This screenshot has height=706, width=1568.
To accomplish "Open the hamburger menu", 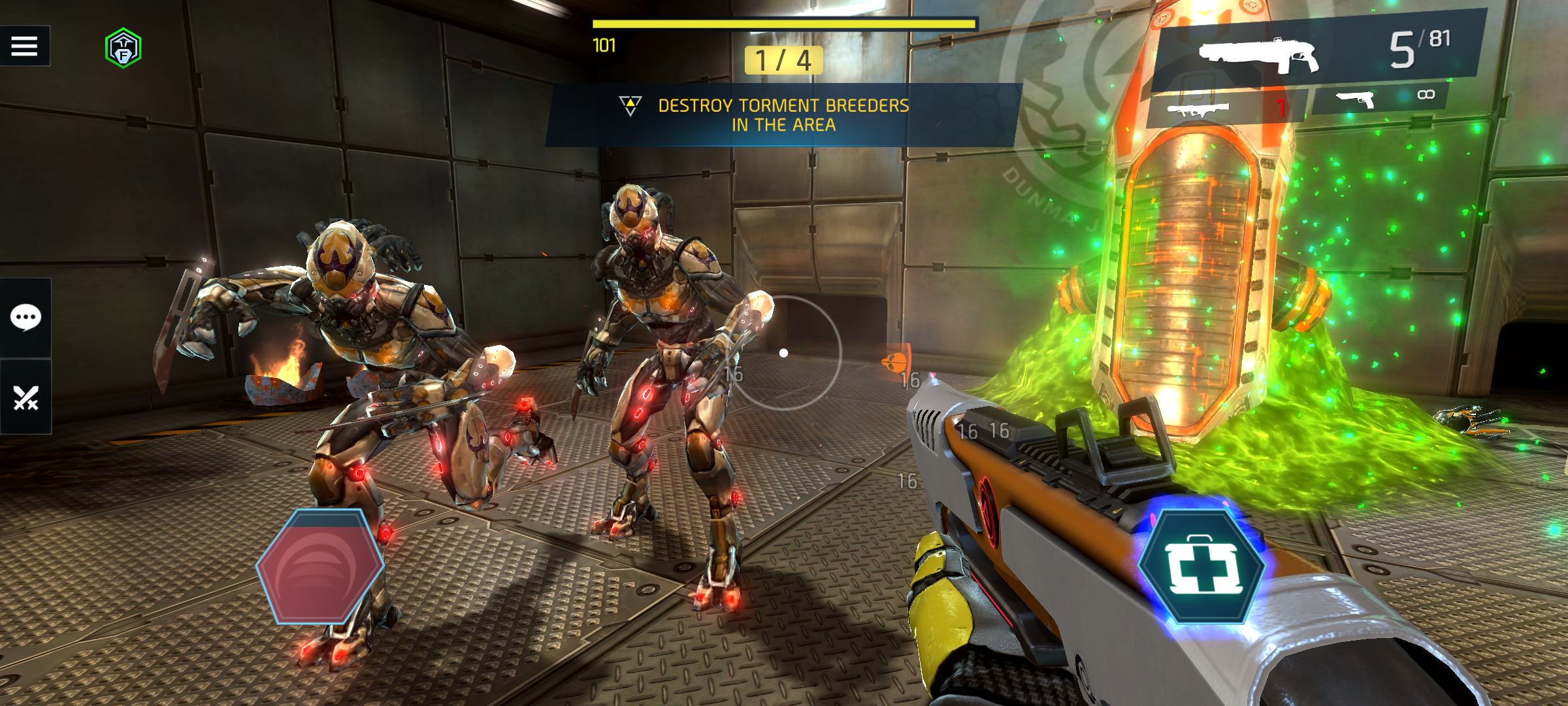I will (25, 46).
